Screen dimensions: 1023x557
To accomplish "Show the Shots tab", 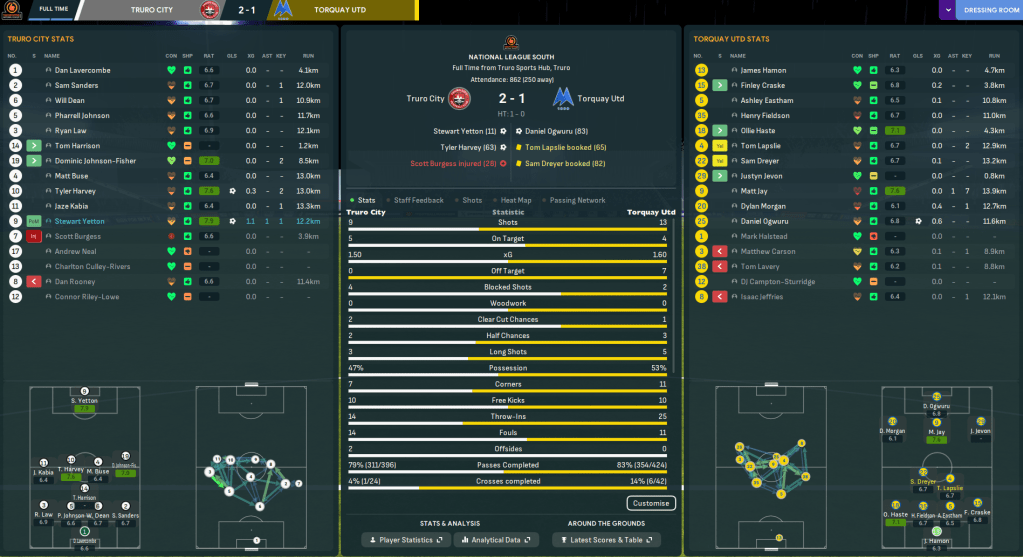I will pyautogui.click(x=471, y=200).
